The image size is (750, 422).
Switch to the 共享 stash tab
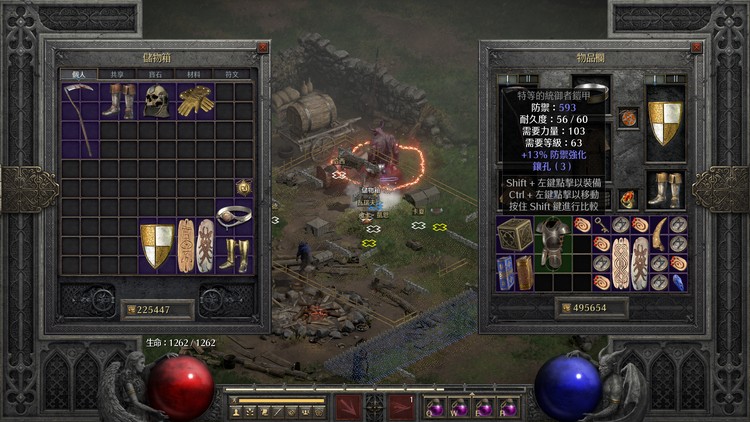click(x=117, y=74)
